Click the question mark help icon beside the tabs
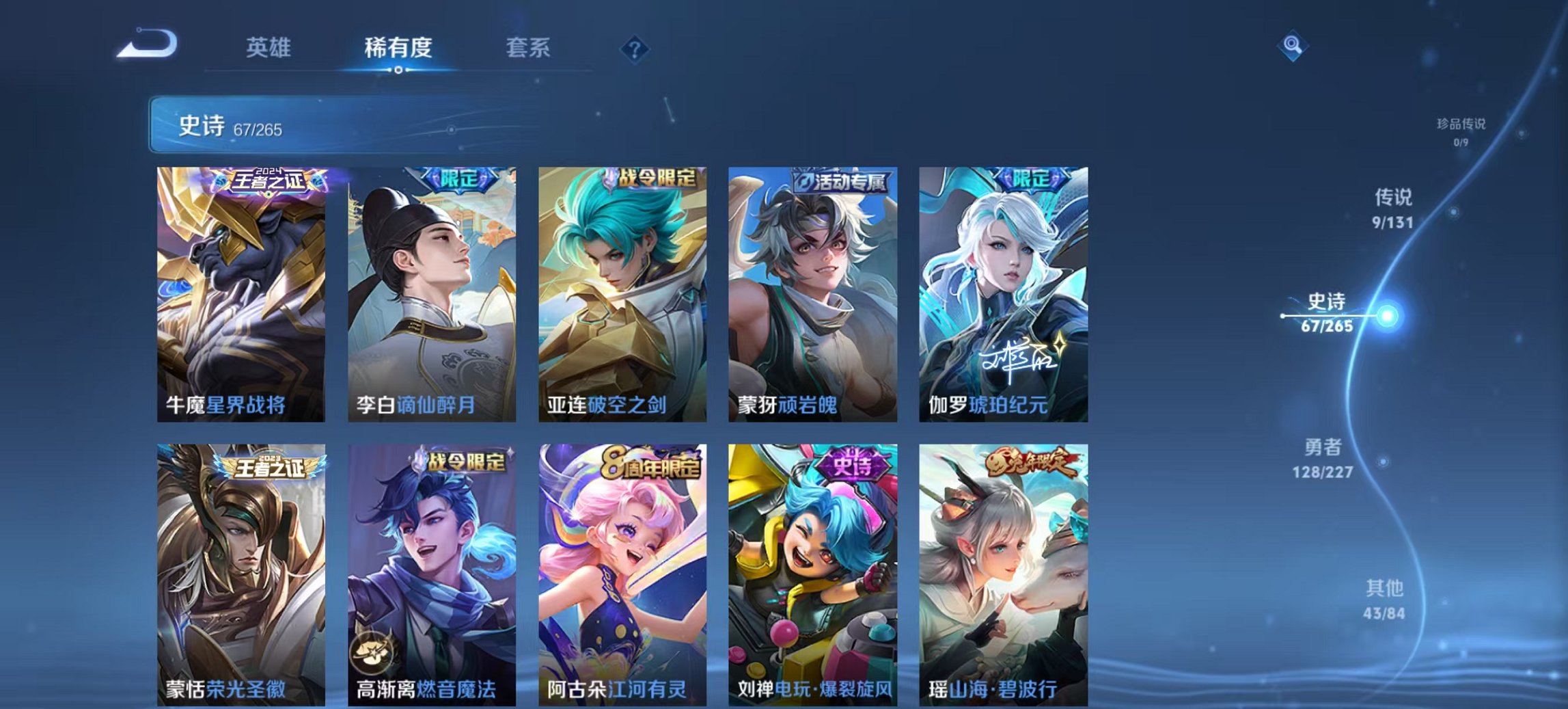The image size is (1568, 709). click(x=636, y=48)
